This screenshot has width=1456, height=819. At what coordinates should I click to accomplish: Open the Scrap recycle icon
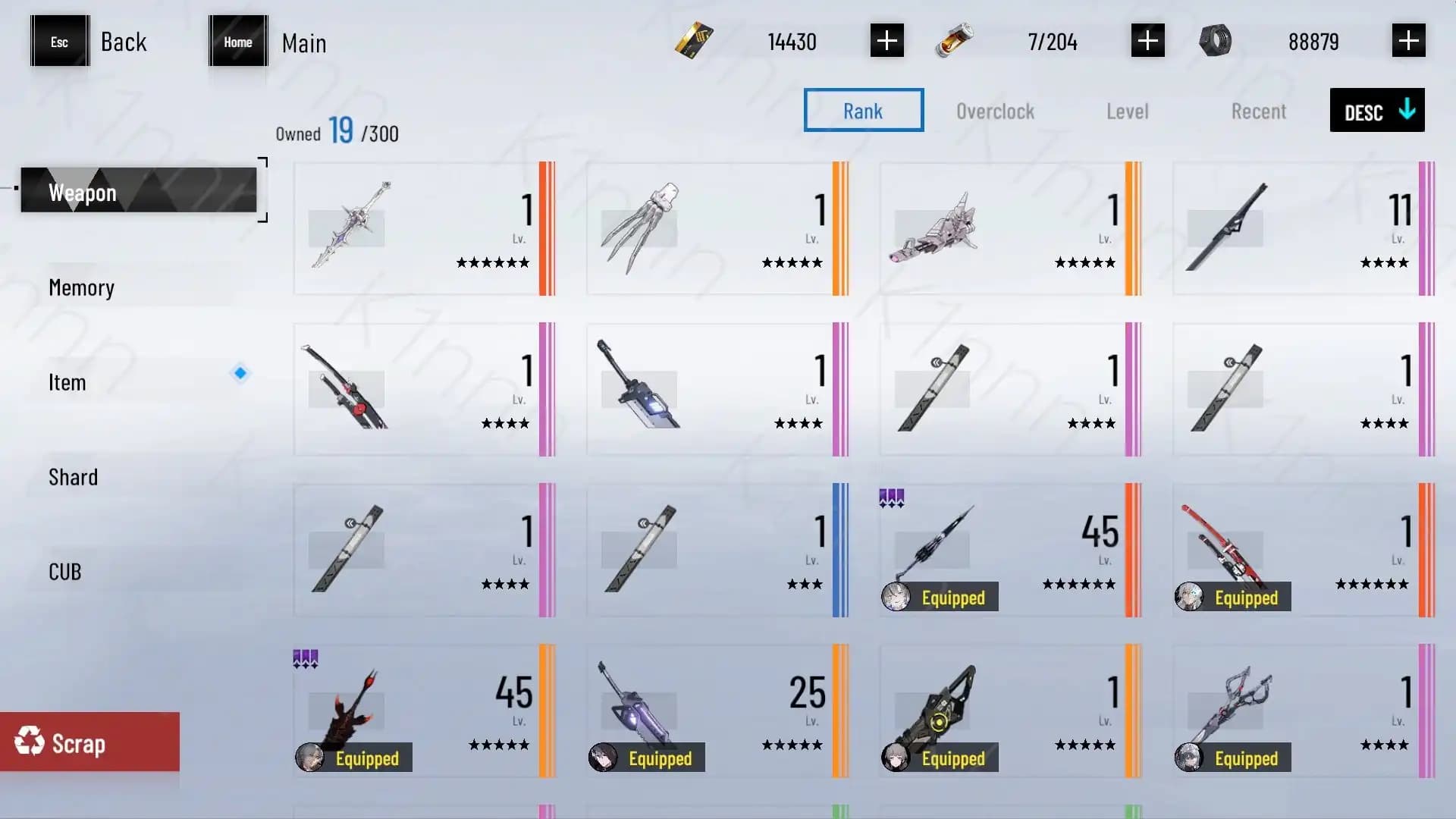pyautogui.click(x=30, y=742)
